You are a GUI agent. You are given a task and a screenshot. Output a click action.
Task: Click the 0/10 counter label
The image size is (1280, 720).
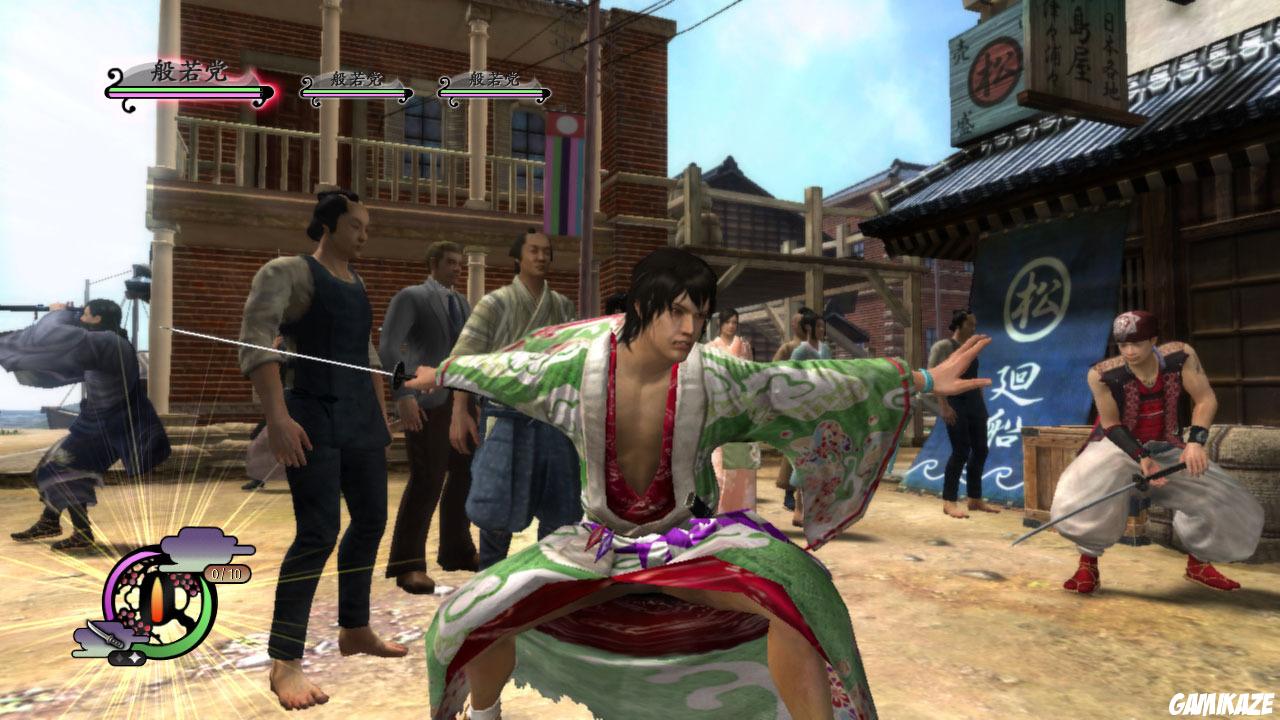[x=227, y=573]
